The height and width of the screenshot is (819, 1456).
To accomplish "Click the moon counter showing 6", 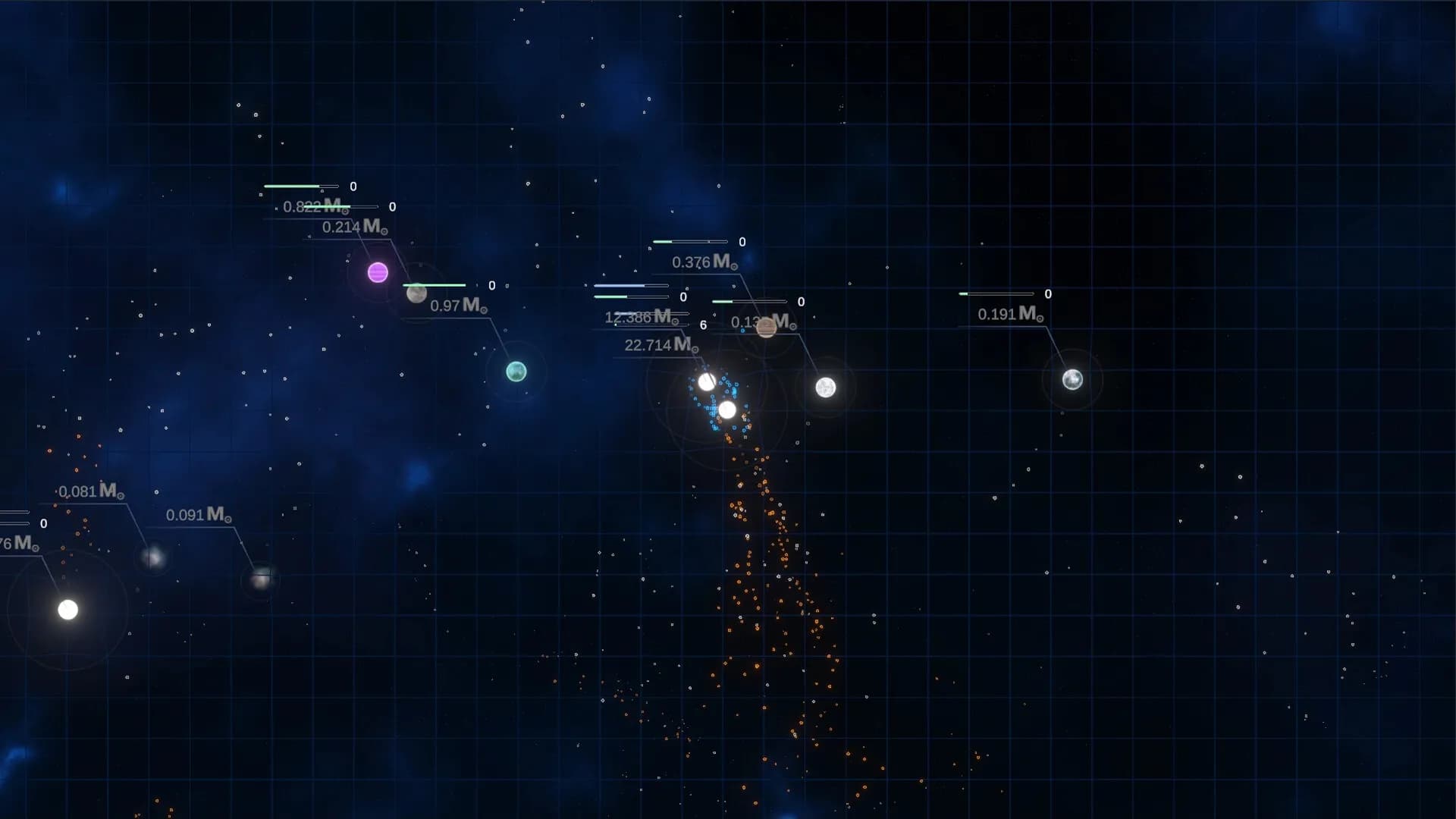I will click(702, 326).
